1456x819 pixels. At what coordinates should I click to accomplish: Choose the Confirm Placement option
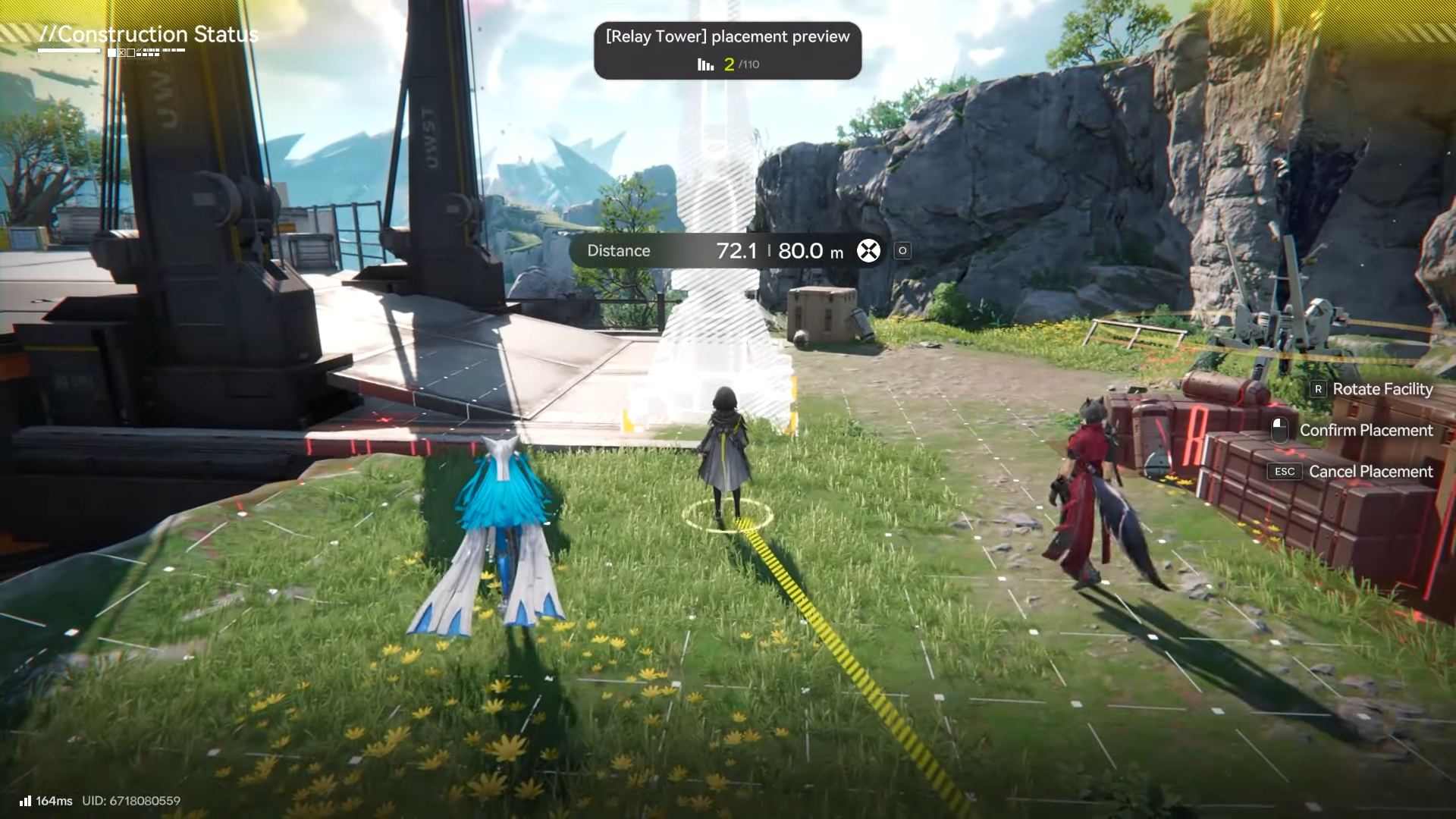pos(1365,430)
